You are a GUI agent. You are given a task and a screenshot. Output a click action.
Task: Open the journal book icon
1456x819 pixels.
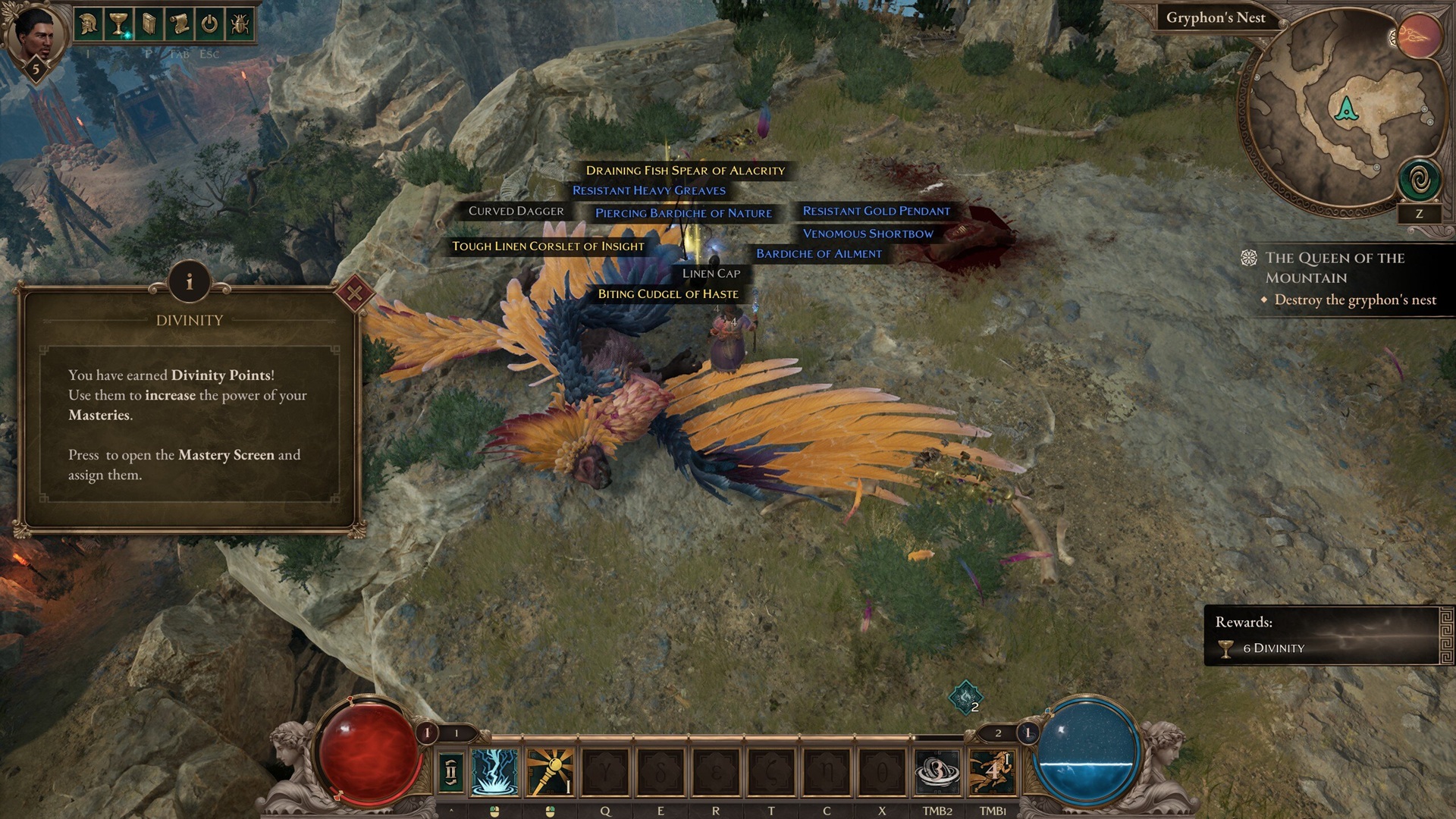(149, 24)
